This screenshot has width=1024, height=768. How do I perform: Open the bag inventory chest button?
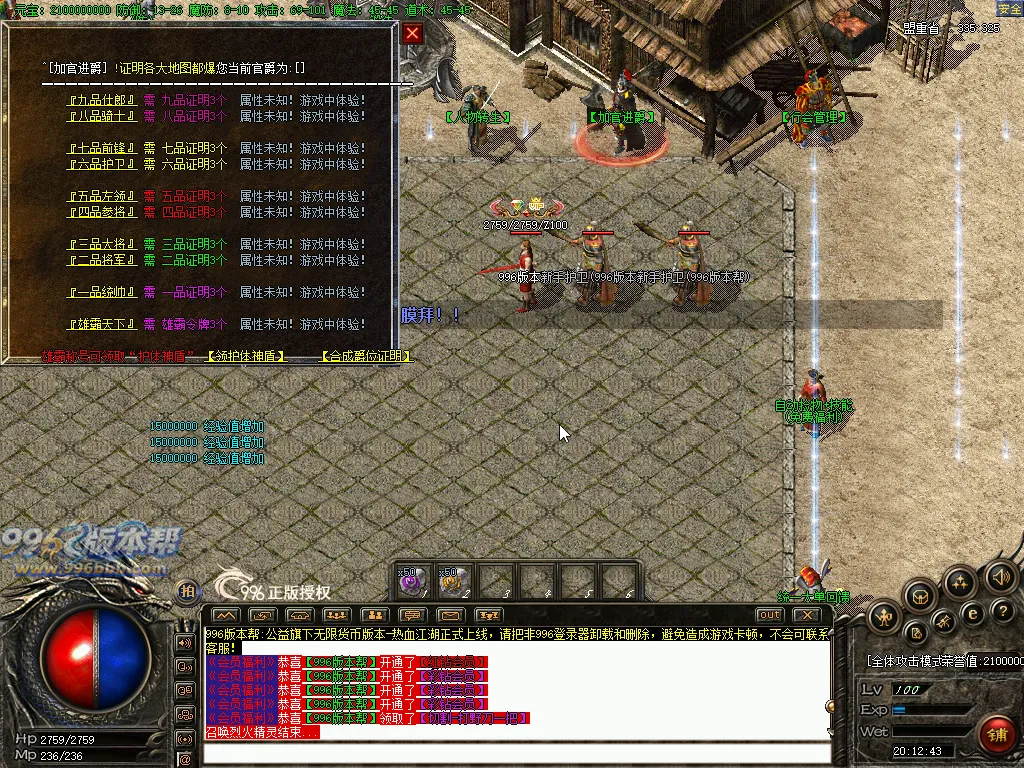[920, 597]
